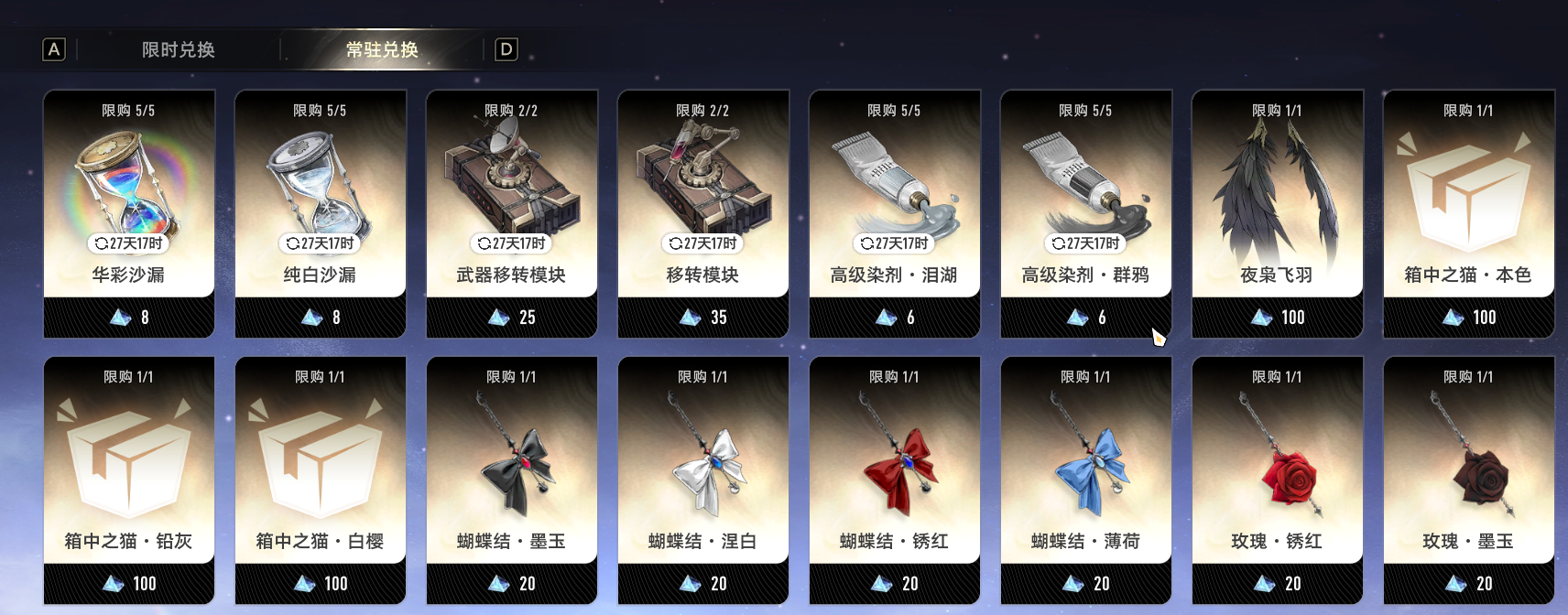The width and height of the screenshot is (1568, 615).
Task: Open the 武器移转模块 shop item
Action: (x=512, y=201)
